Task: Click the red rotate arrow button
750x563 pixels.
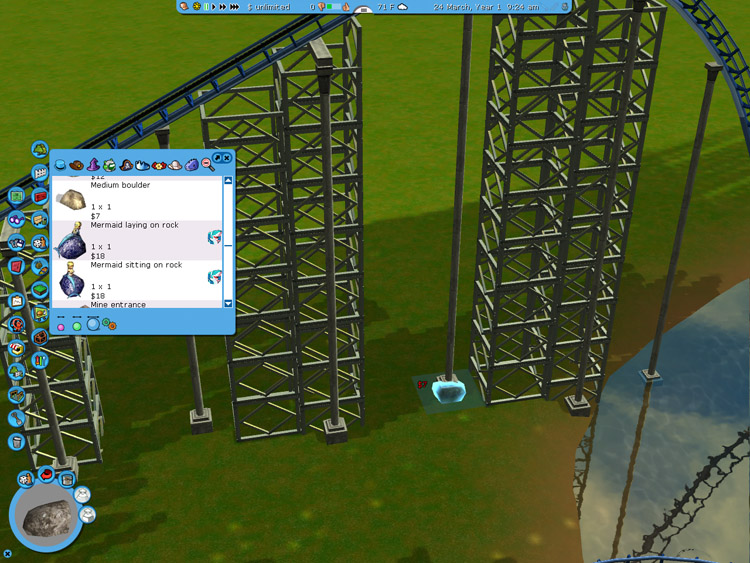Action: click(x=46, y=475)
